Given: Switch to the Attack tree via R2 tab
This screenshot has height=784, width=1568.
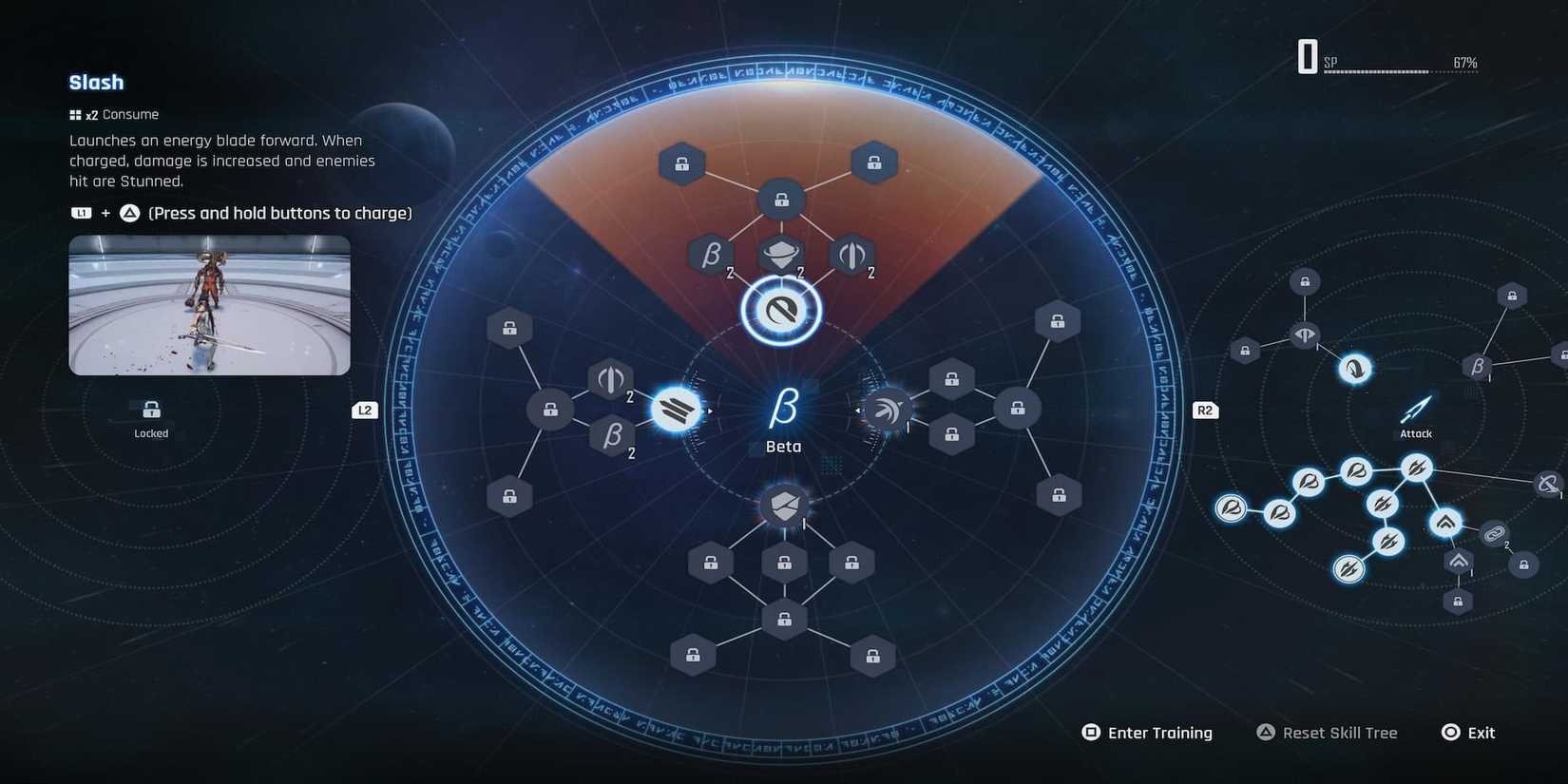Looking at the screenshot, I should click(1204, 410).
